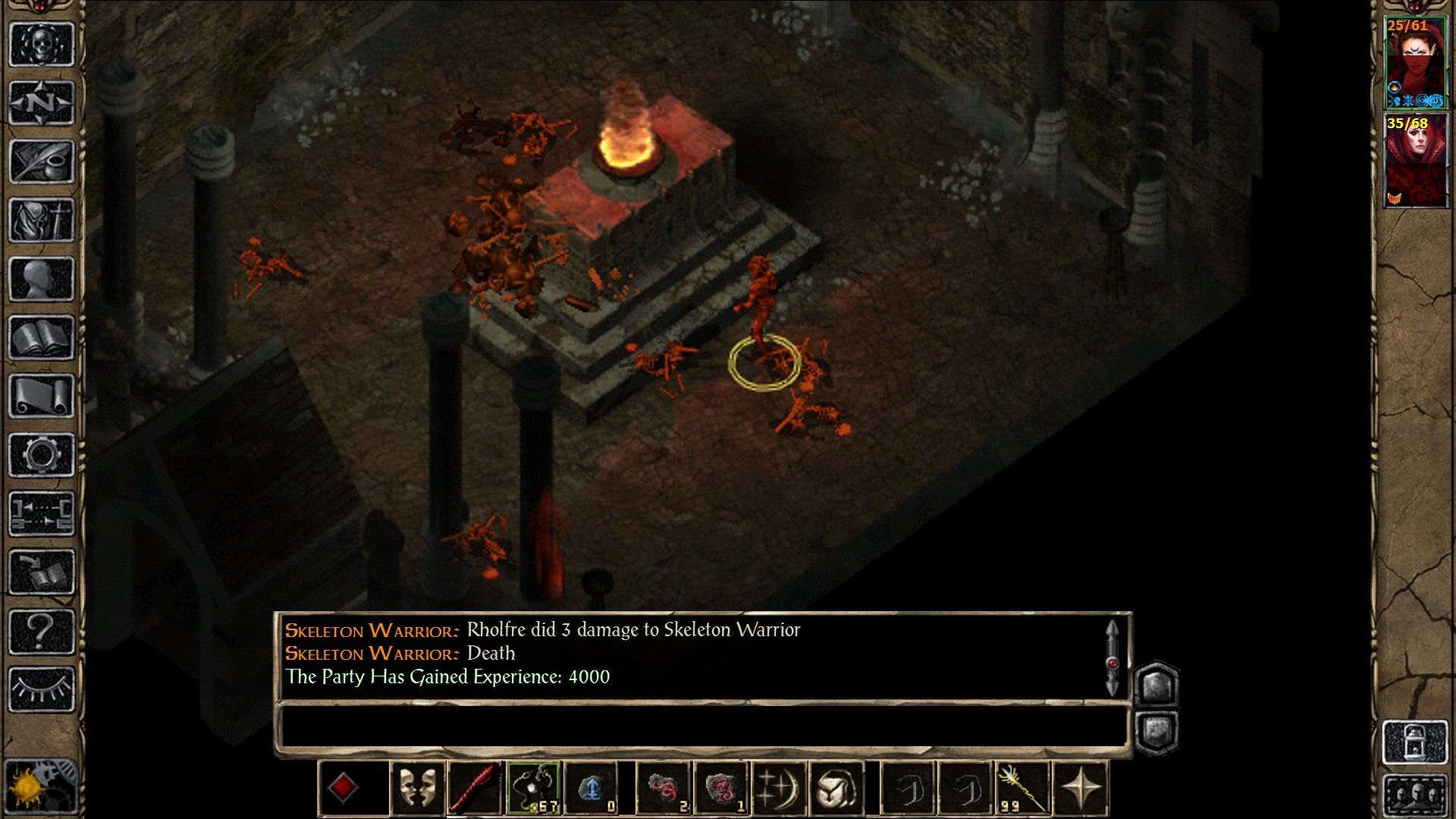Show the character record with the head icon
Image resolution: width=1456 pixels, height=819 pixels.
(x=42, y=279)
